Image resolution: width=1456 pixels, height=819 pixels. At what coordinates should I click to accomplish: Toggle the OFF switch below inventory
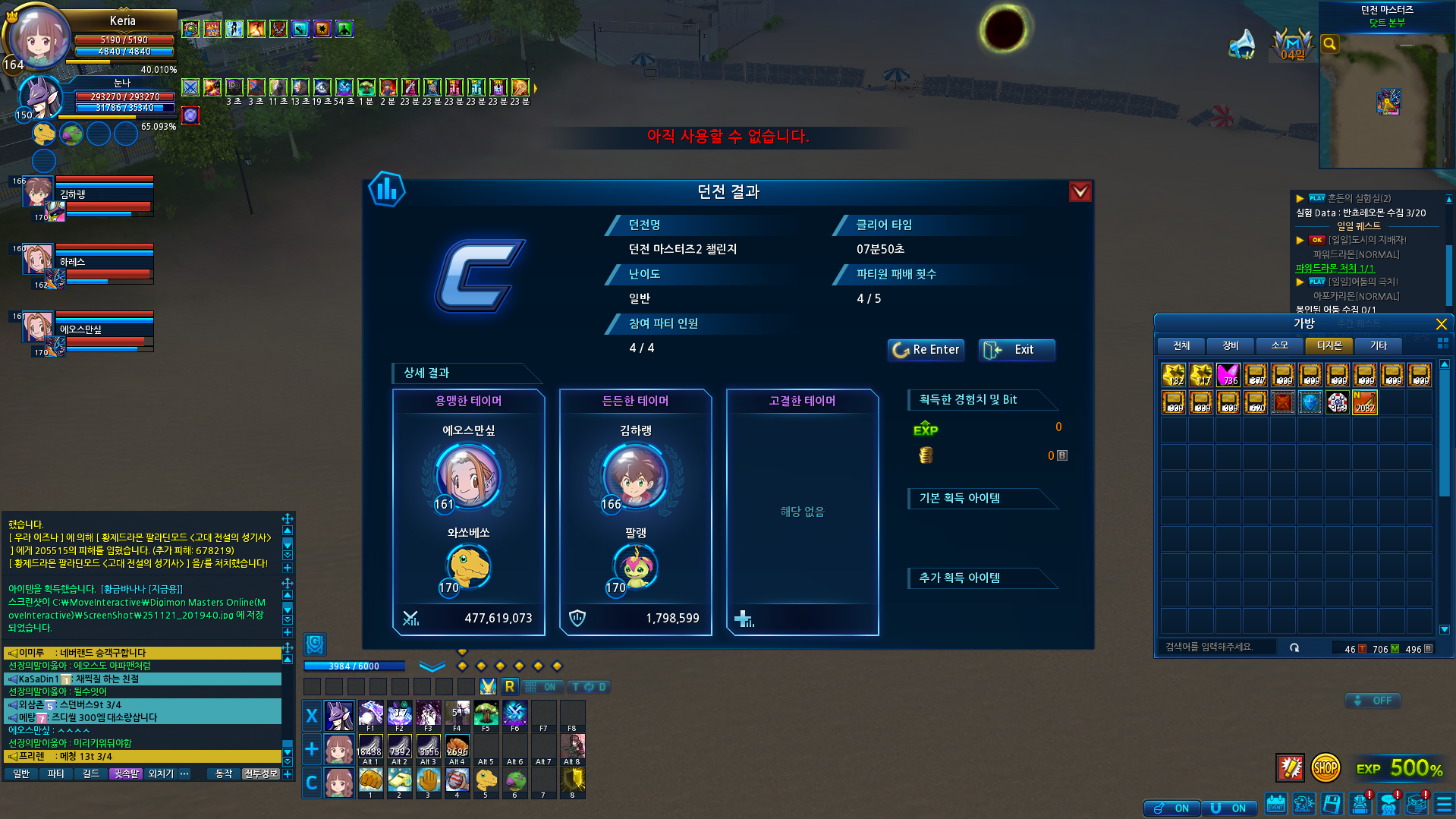click(1373, 701)
